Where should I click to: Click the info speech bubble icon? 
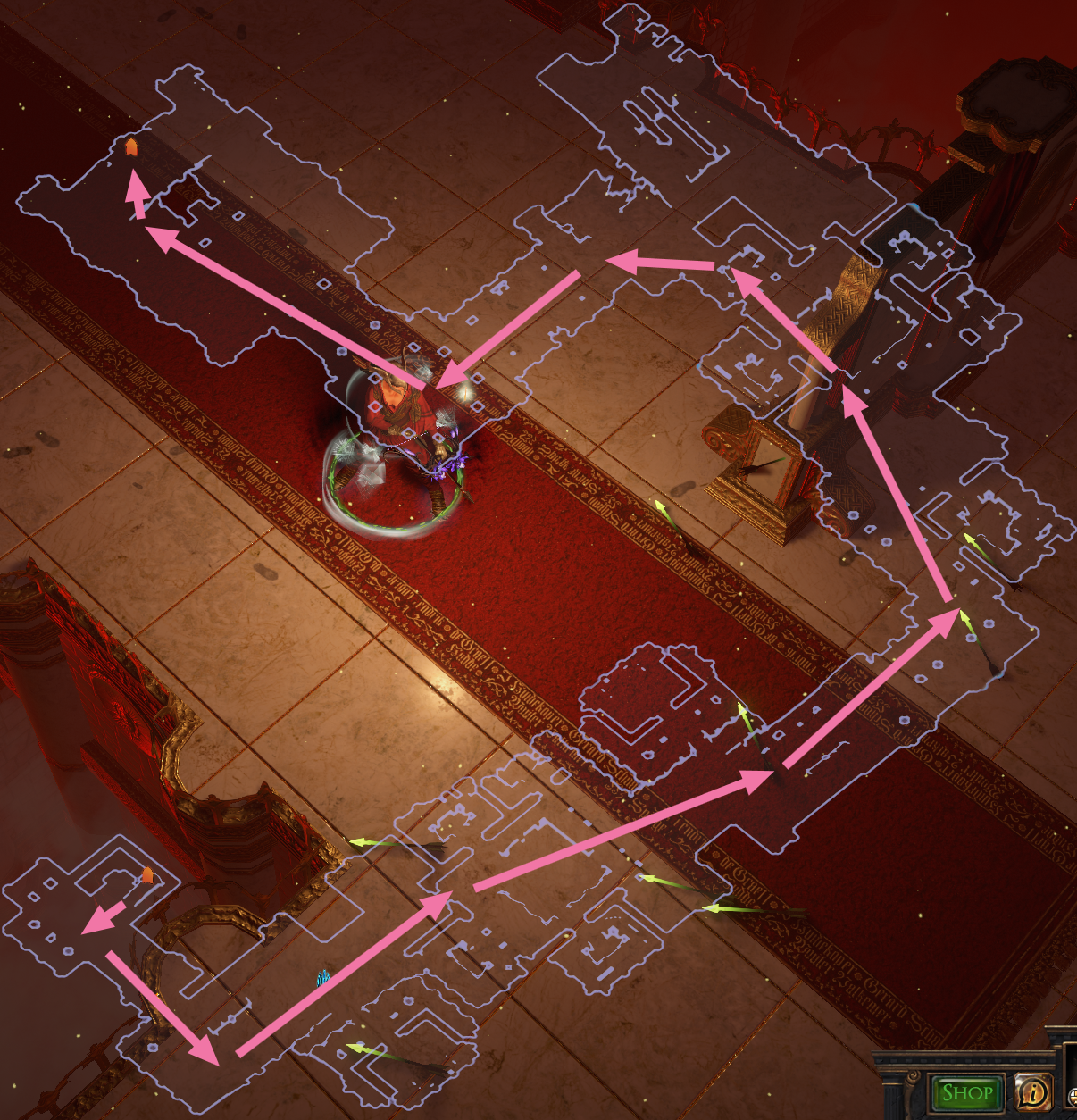pos(1033,1091)
